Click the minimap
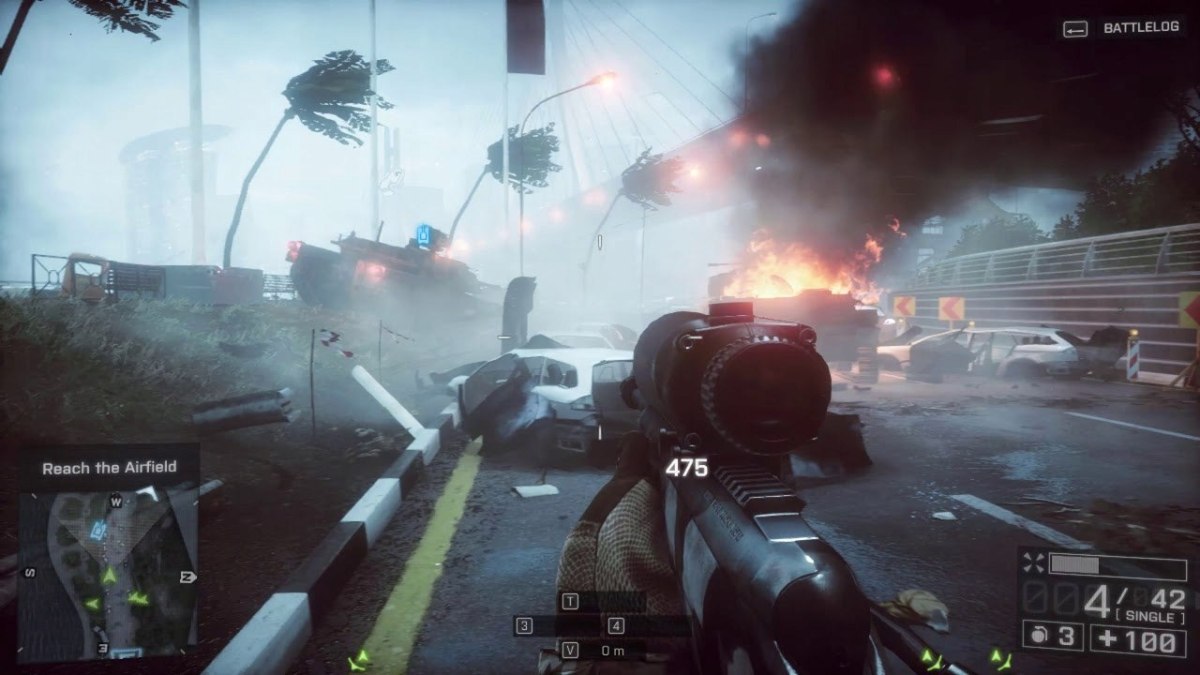 point(108,570)
